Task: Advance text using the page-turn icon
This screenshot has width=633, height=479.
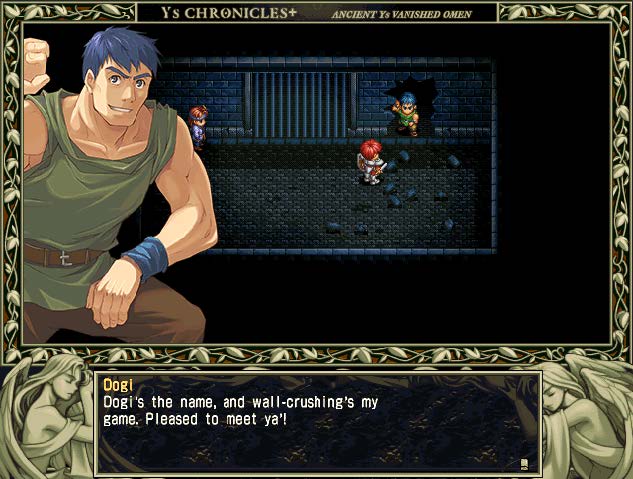Action: pos(523,463)
